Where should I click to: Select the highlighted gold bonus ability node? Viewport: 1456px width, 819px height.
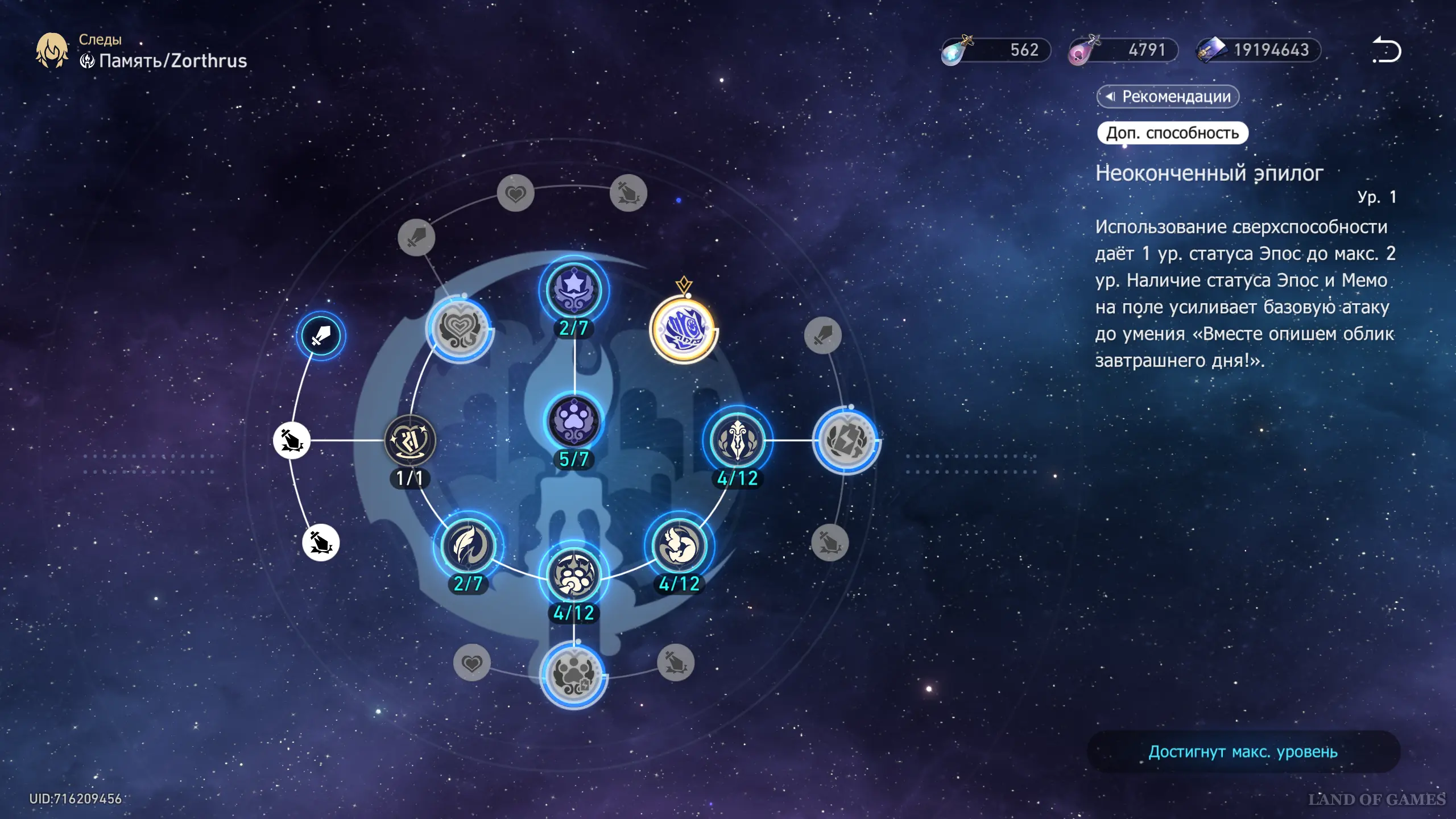683,329
